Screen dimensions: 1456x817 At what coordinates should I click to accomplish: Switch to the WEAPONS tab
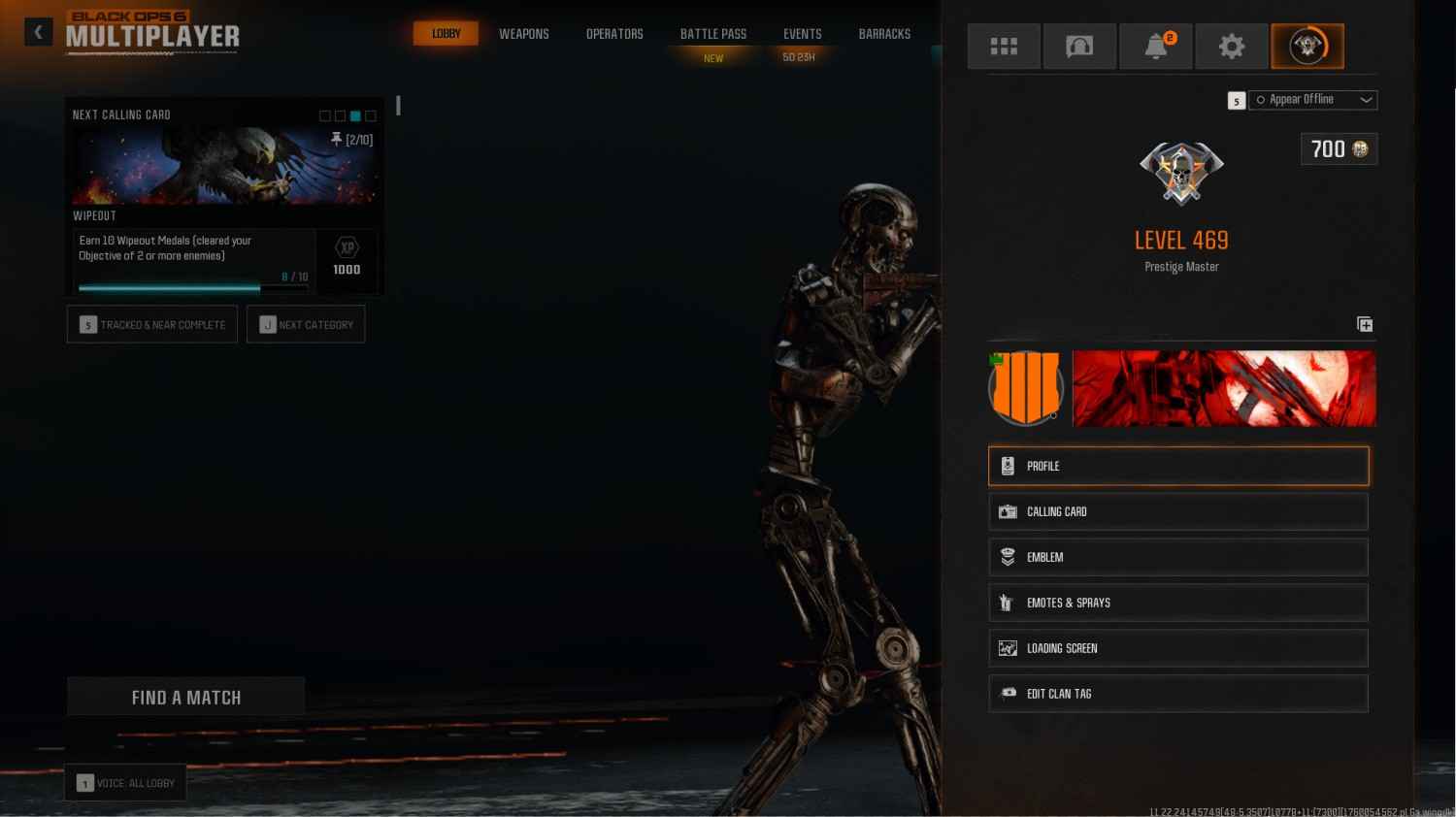(x=524, y=33)
